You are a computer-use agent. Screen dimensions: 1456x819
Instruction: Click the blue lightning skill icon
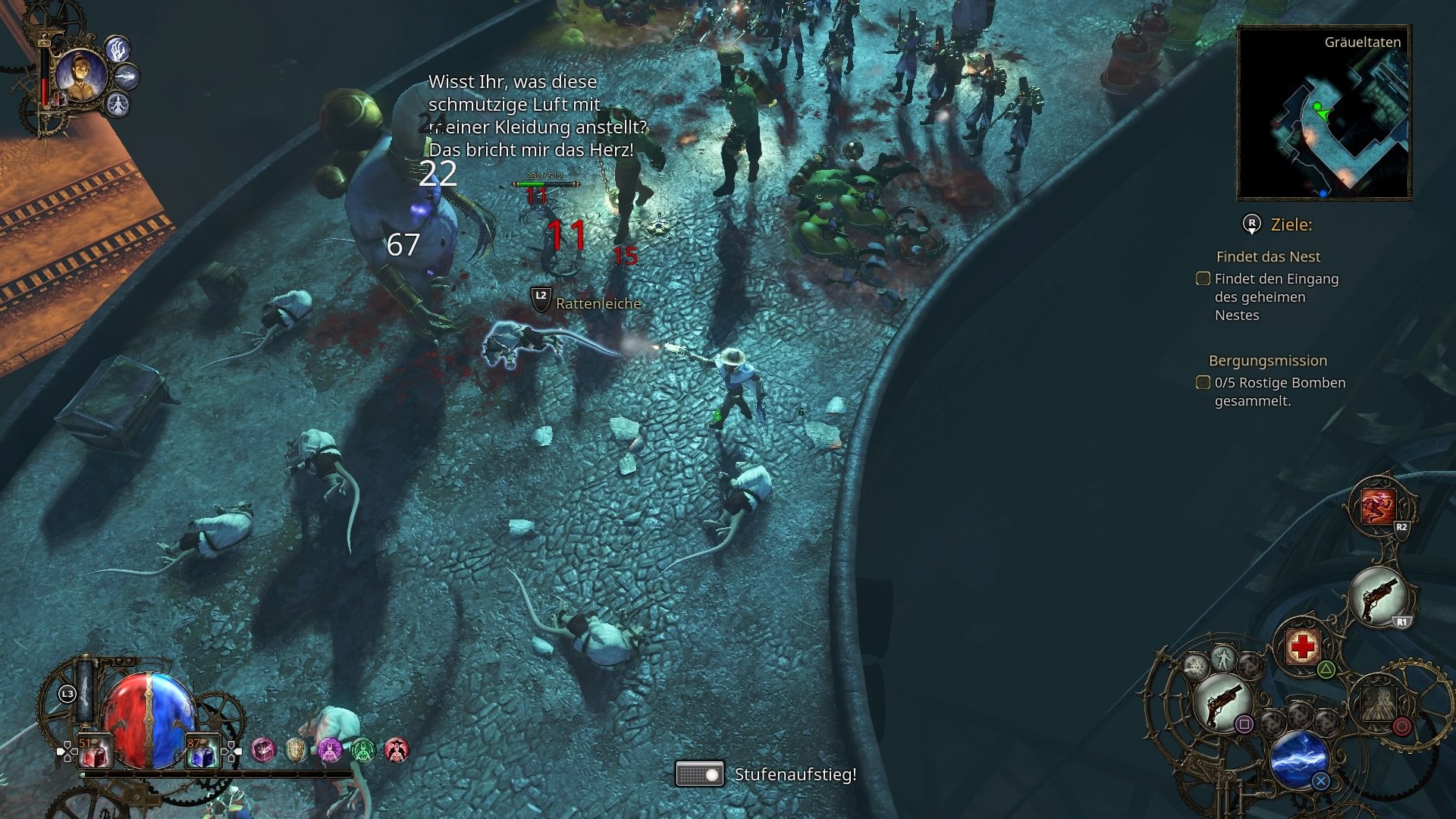point(1299,758)
